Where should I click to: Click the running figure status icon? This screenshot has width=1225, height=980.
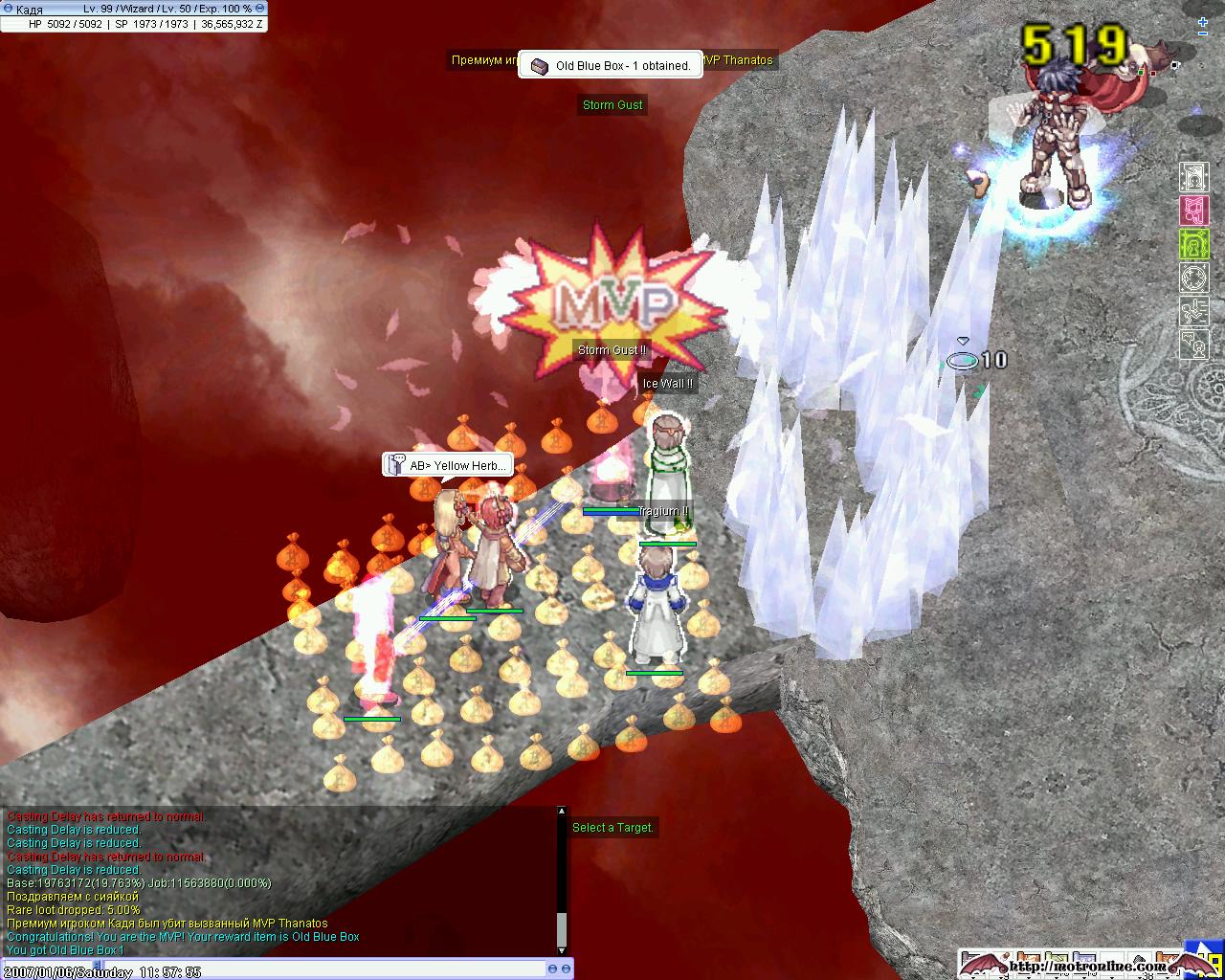click(1193, 312)
